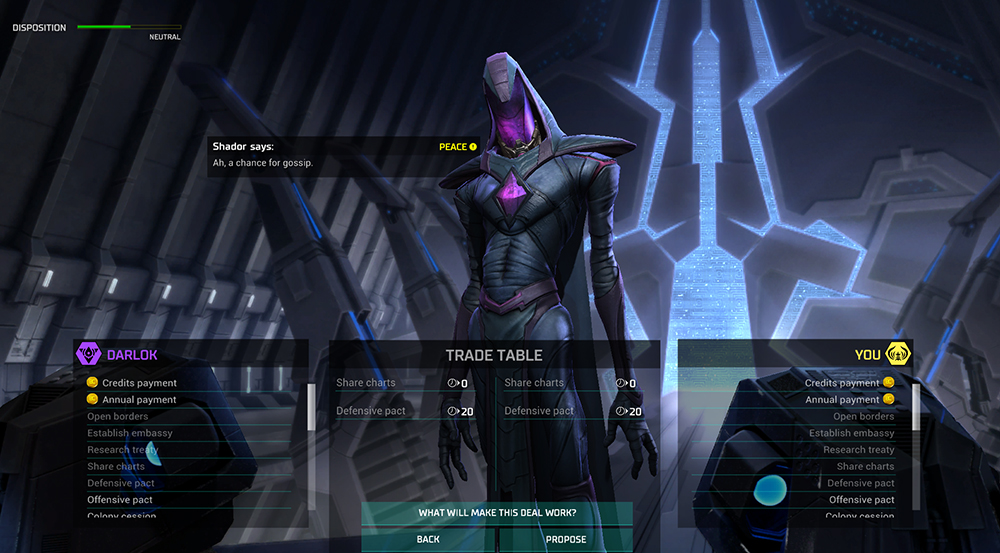The height and width of the screenshot is (553, 1000).
Task: Propose the current trade deal
Action: (566, 539)
